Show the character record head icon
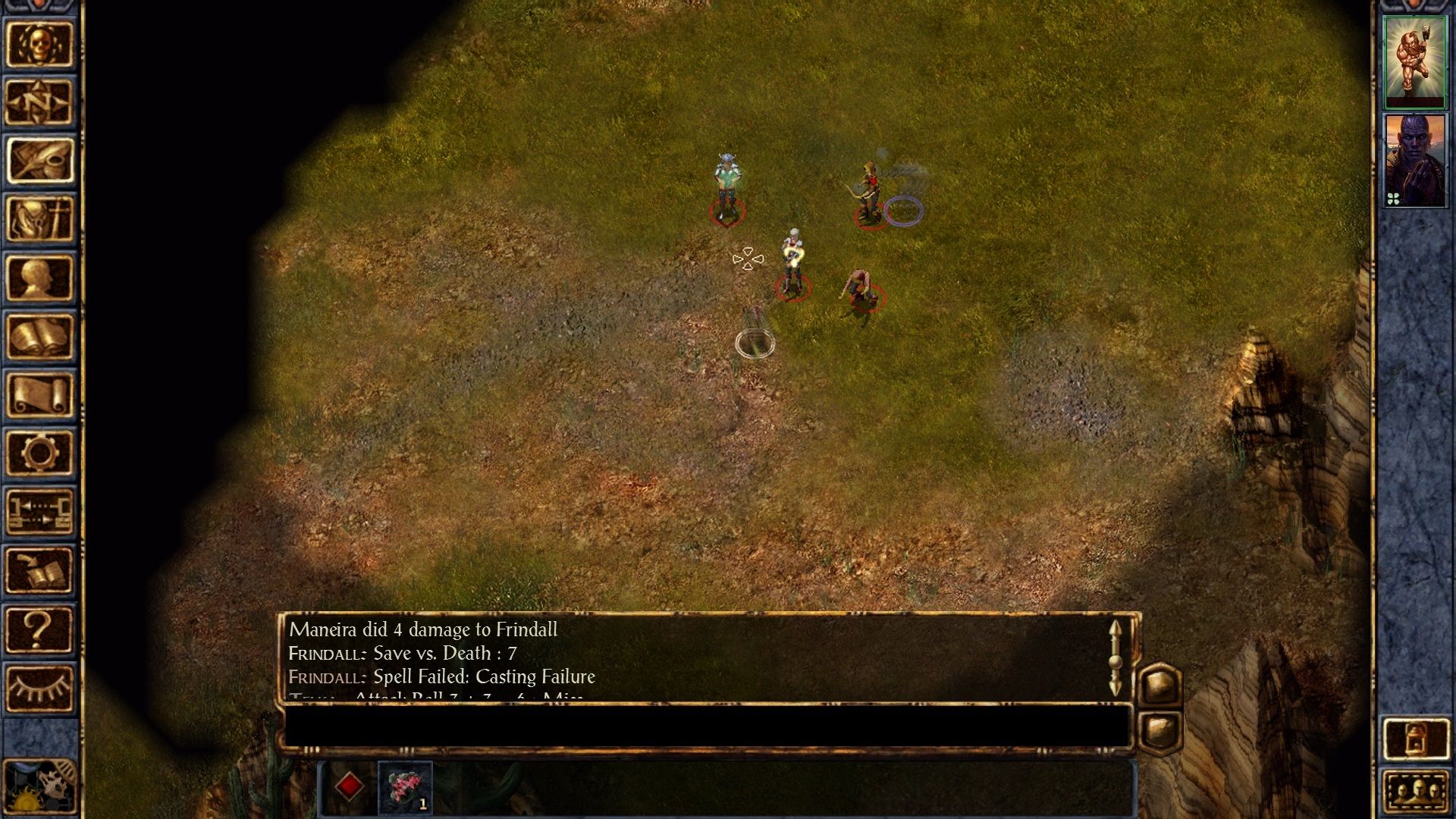The image size is (1456, 819). 39,278
